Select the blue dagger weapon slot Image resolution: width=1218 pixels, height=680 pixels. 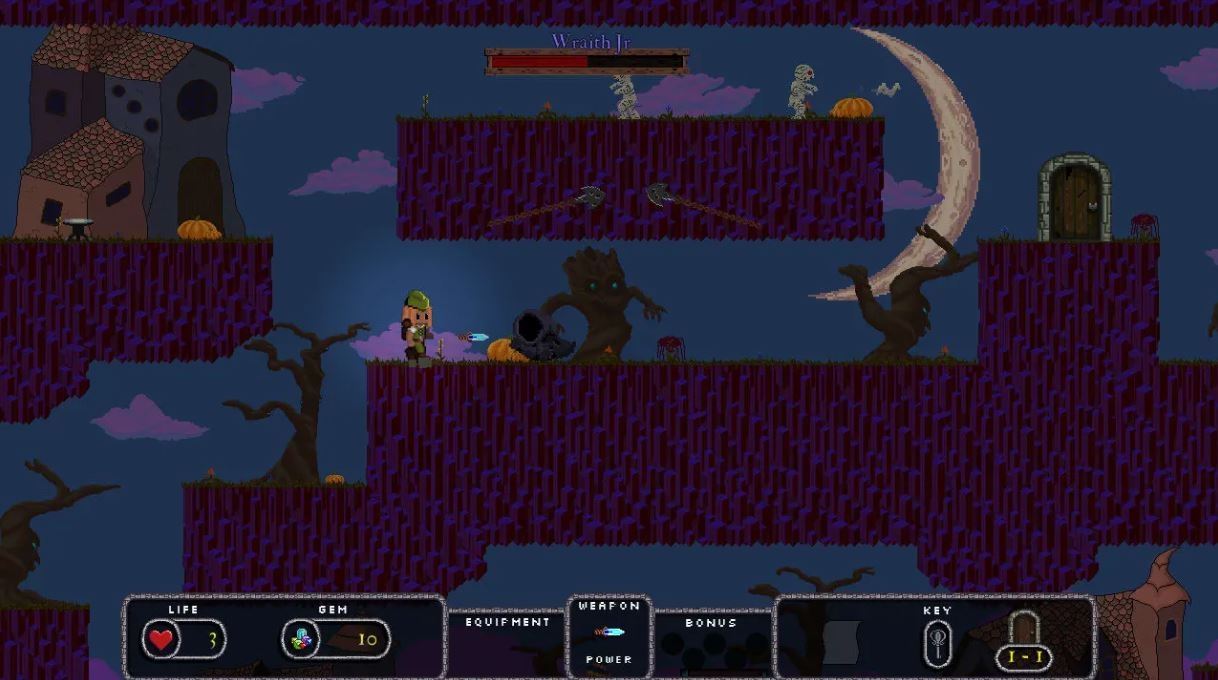pyautogui.click(x=609, y=632)
